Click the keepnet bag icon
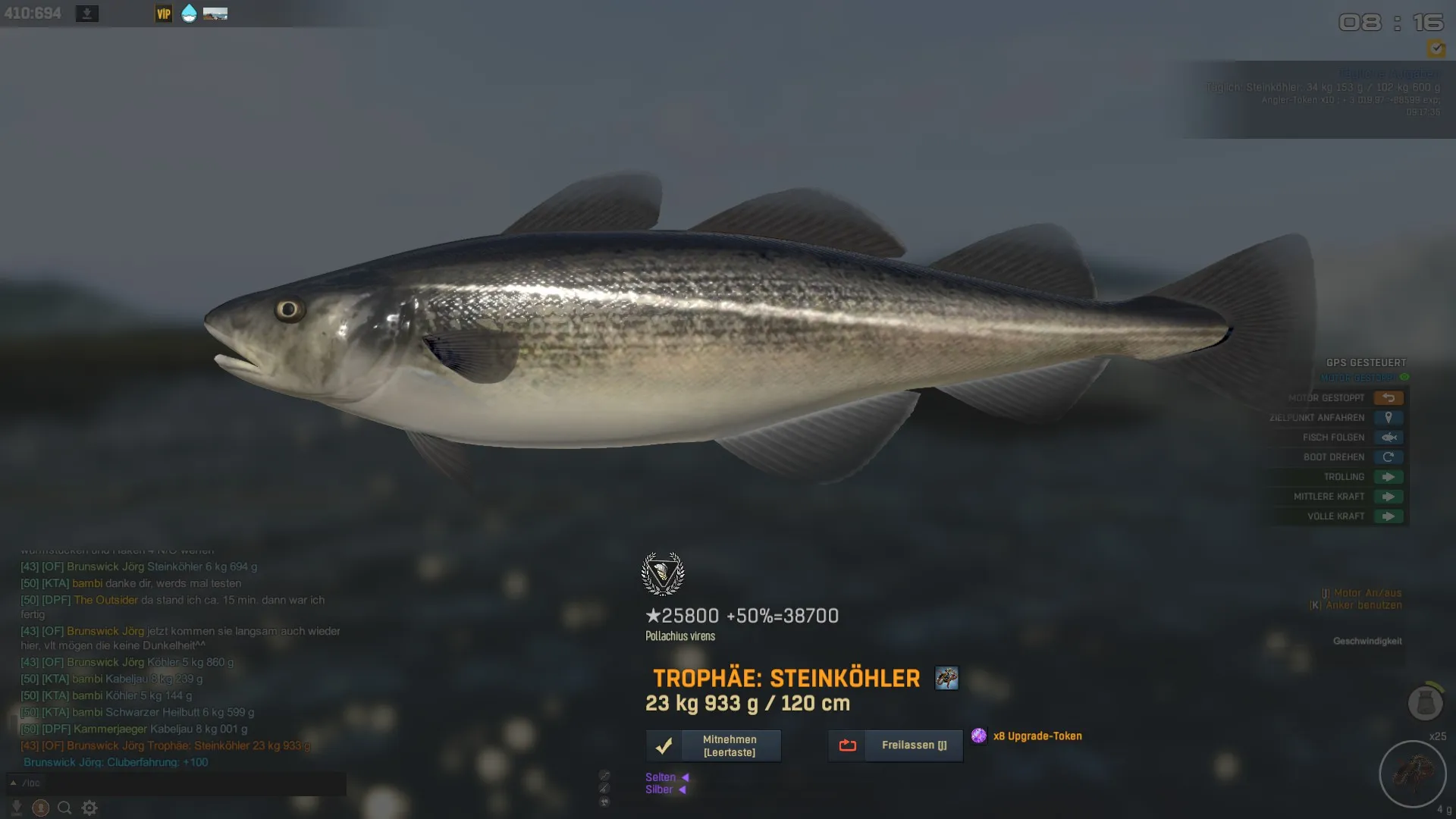 tap(1425, 703)
